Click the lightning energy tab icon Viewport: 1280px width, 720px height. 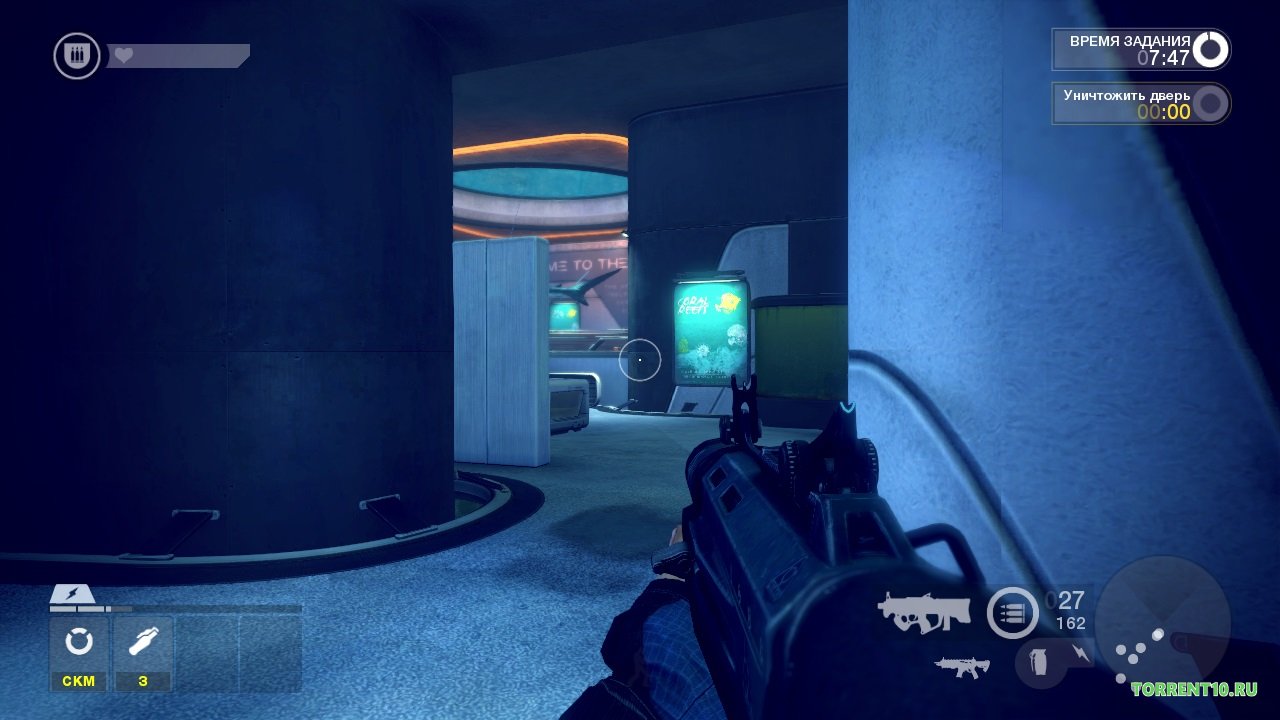click(x=74, y=595)
